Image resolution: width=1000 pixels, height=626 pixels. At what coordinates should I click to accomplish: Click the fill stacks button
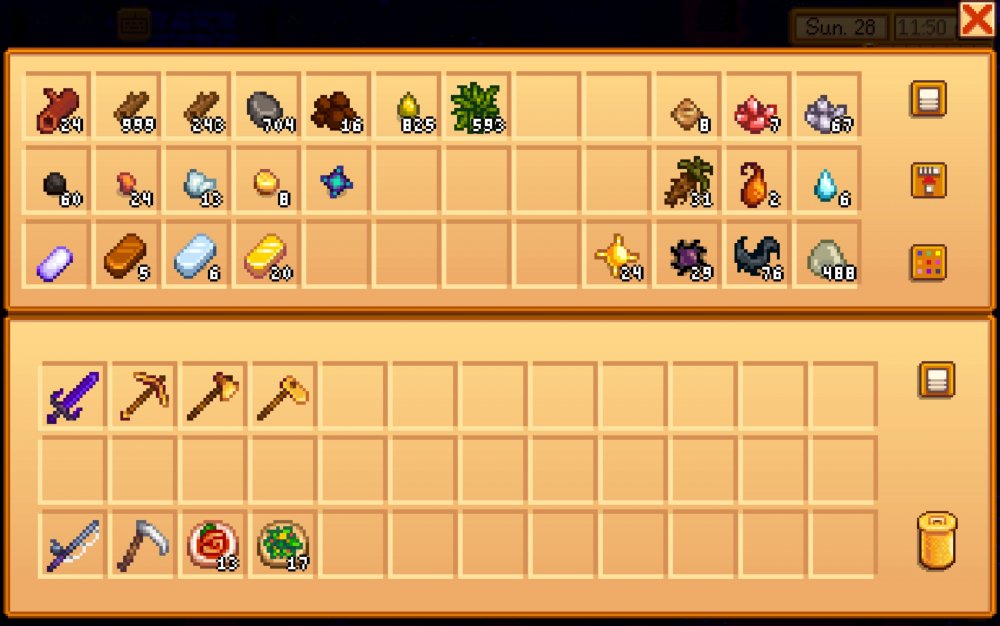928,181
